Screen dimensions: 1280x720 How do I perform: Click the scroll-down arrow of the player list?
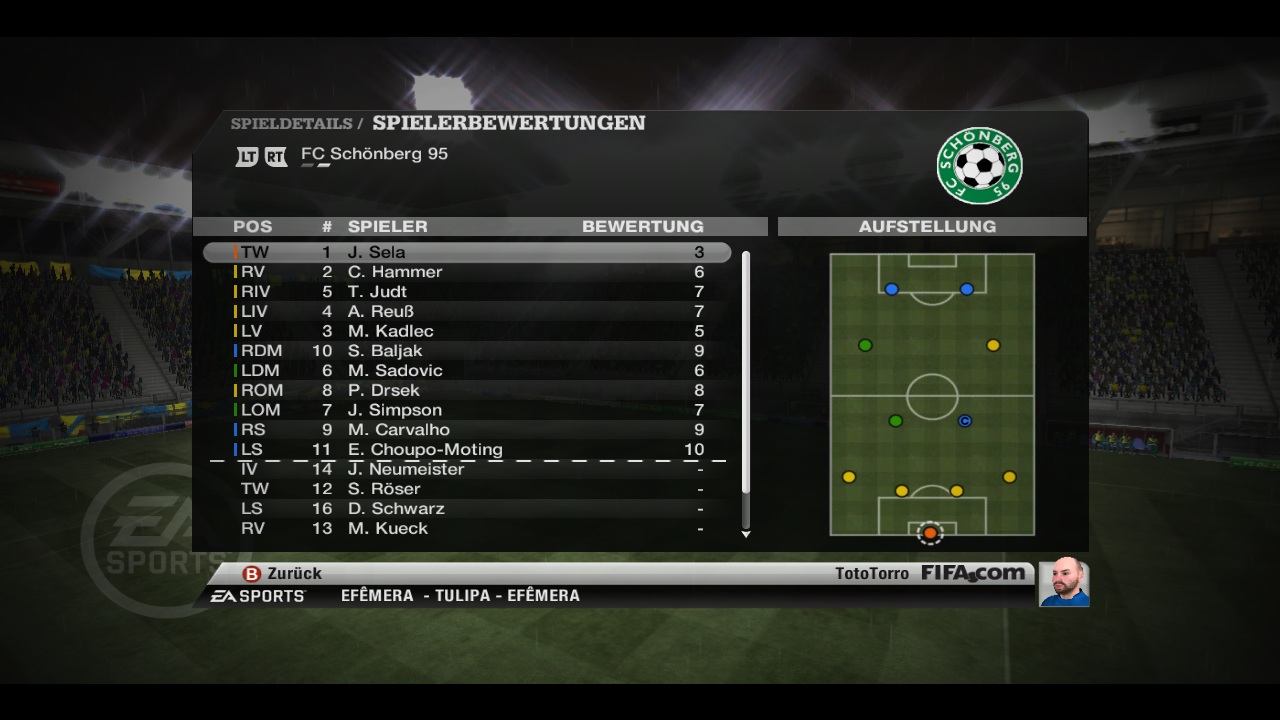746,535
